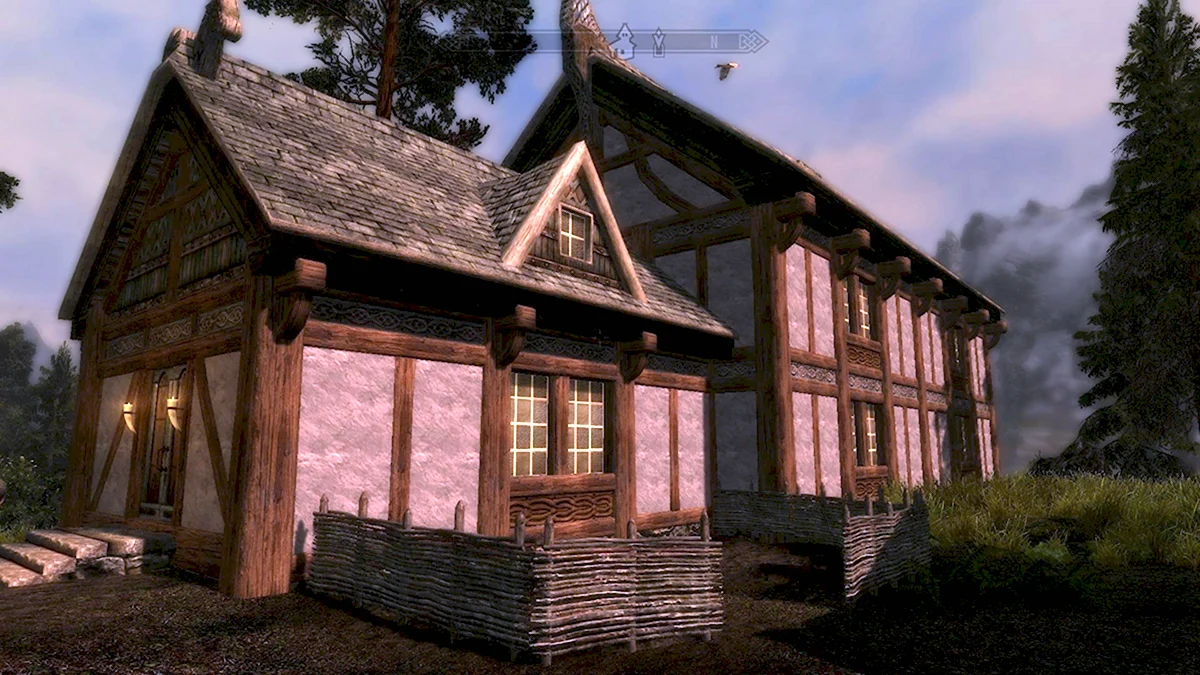
Task: Click the house location marker on the compass
Action: coord(625,41)
